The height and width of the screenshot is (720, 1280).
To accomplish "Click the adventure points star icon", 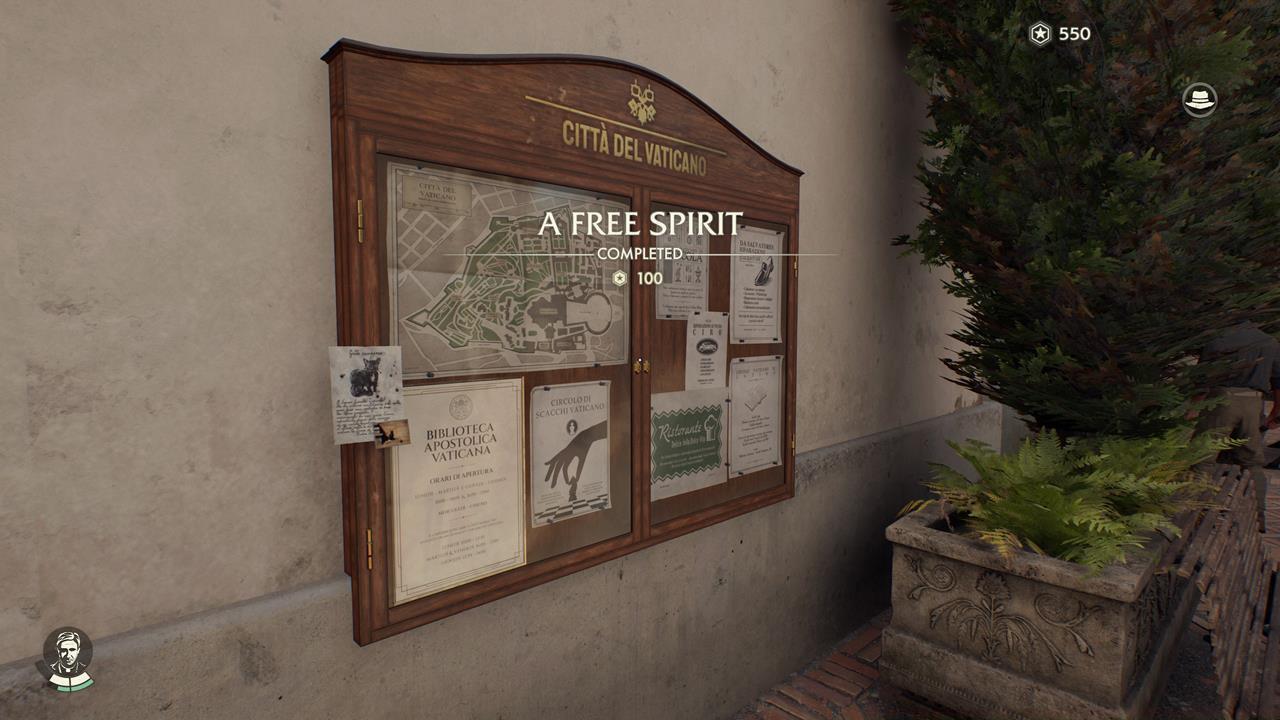I will click(x=1038, y=34).
